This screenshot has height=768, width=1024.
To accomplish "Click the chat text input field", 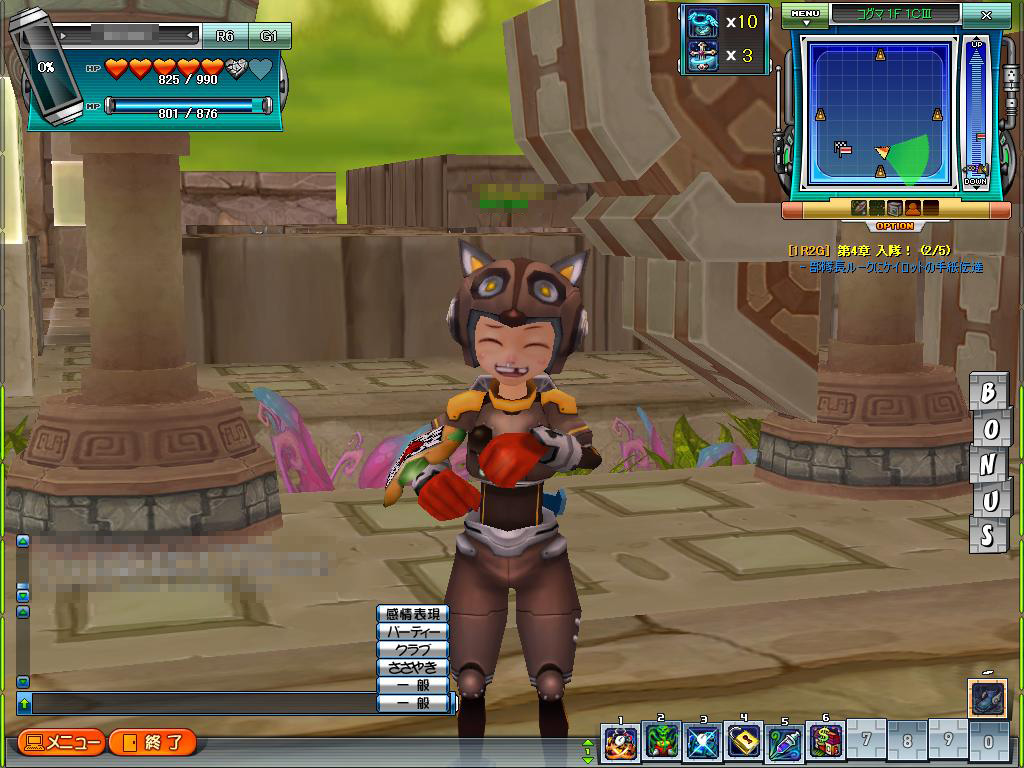I will click(200, 704).
